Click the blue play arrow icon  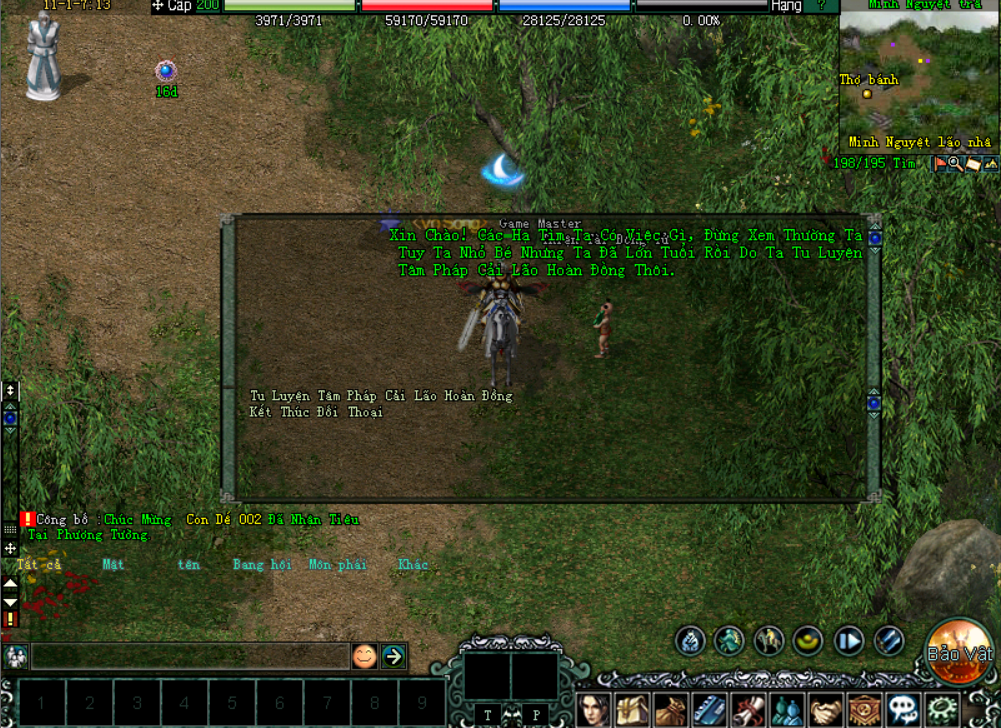coord(849,641)
